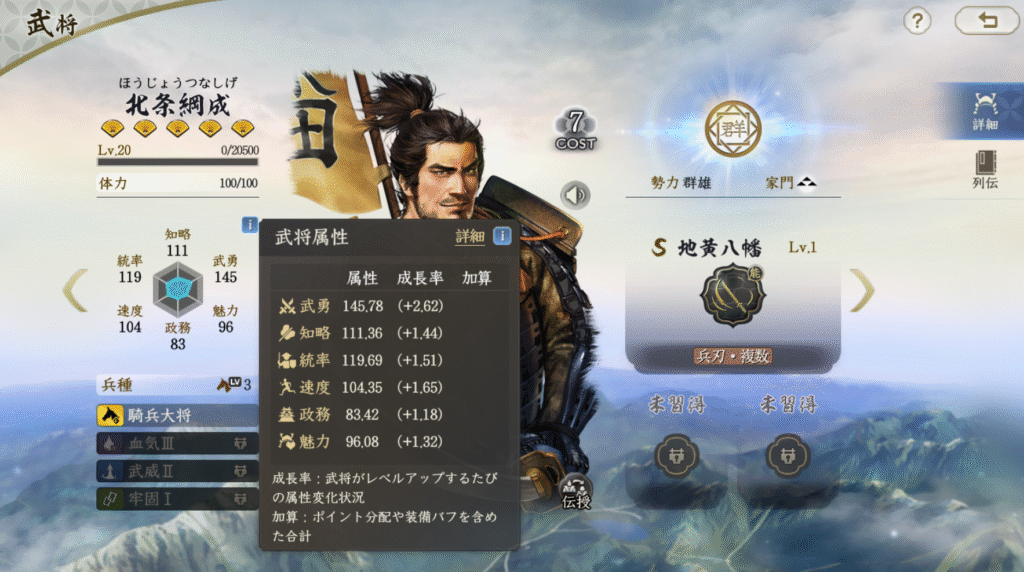Image resolution: width=1024 pixels, height=572 pixels.
Task: Select the 騎兵大将 troop type row
Action: [x=177, y=415]
